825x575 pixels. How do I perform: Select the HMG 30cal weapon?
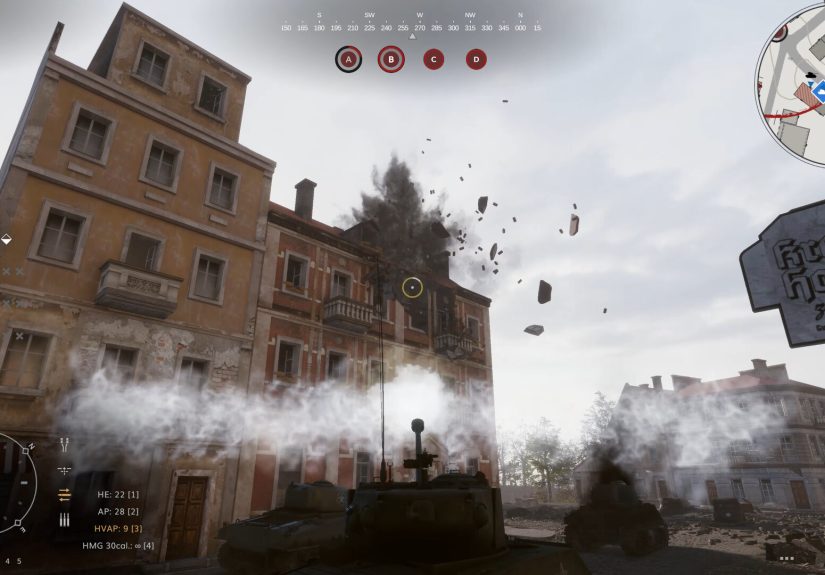(118, 546)
